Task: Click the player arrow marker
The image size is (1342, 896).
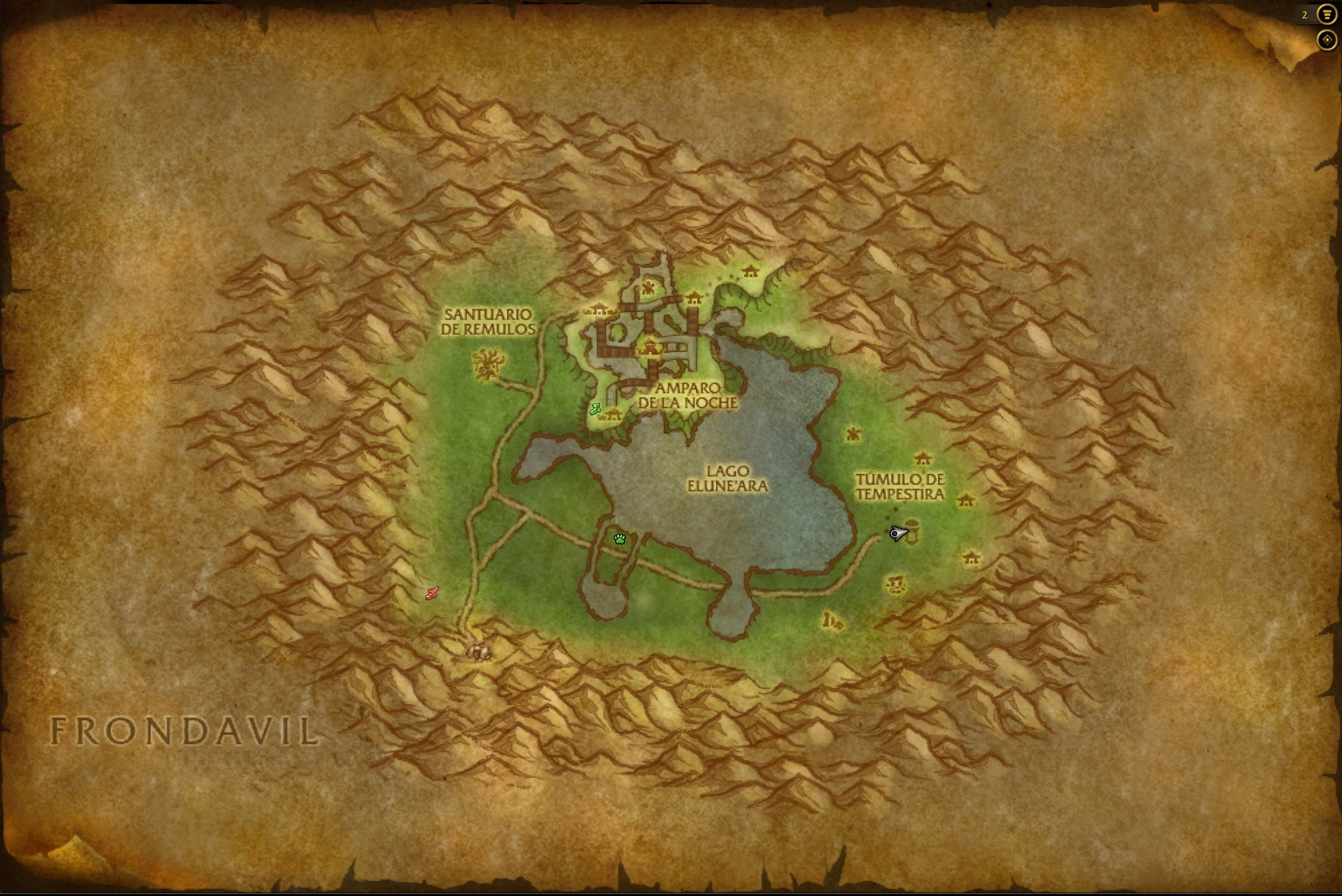Action: (x=898, y=533)
